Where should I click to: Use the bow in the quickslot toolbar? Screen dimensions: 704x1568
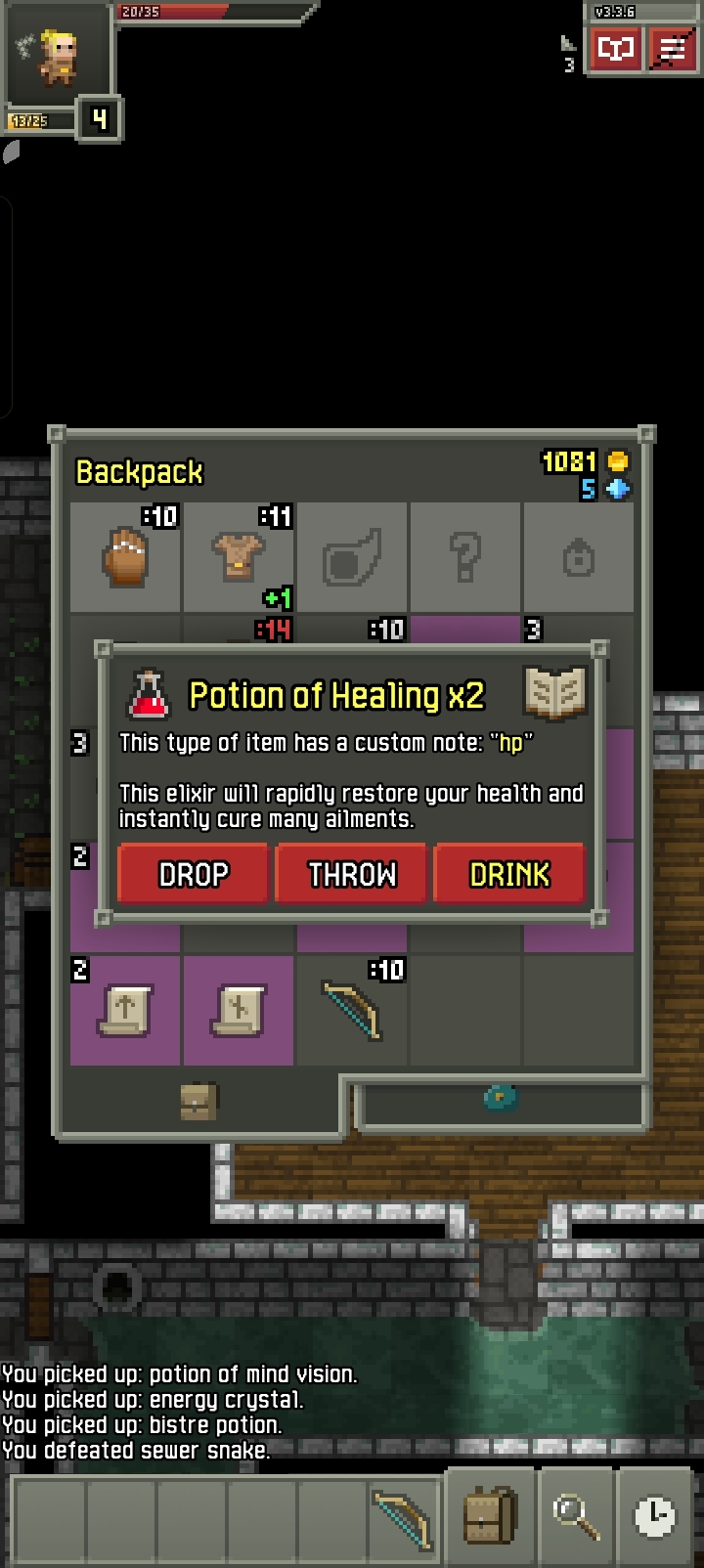(402, 1516)
